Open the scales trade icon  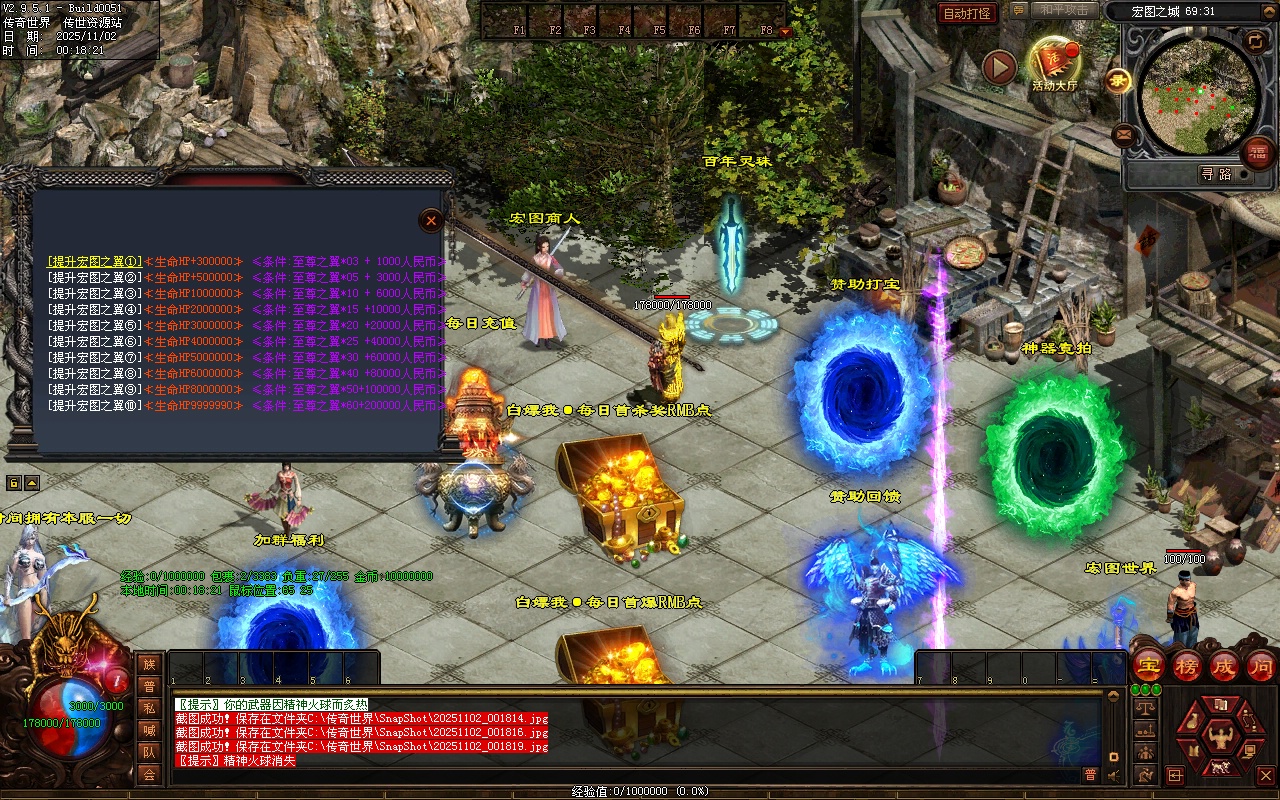click(1145, 706)
